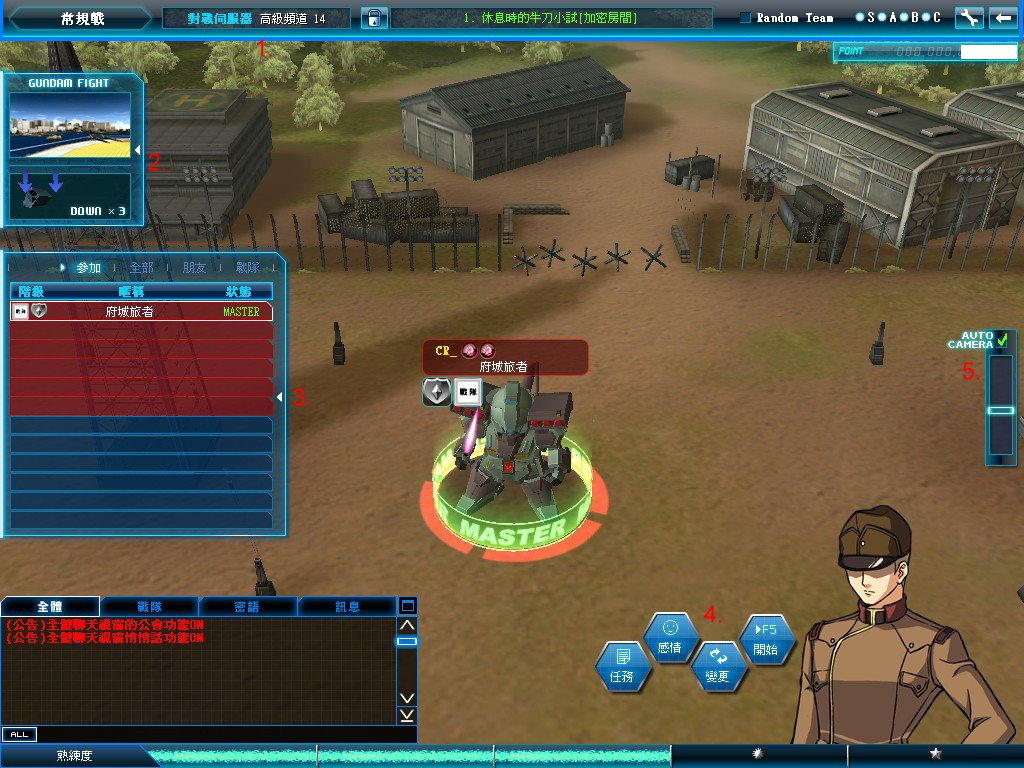Viewport: 1024px width, 768px height.
Task: Switch to the 全部 player list tab
Action: point(141,268)
